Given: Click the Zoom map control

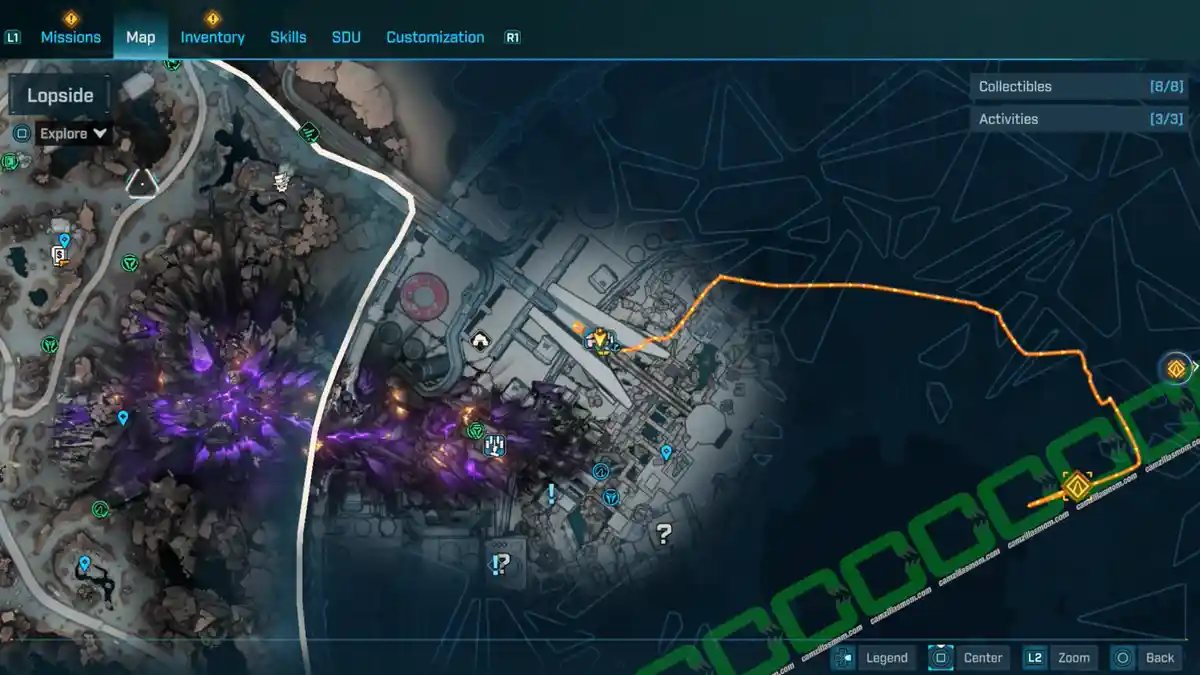Looking at the screenshot, I should point(1060,657).
